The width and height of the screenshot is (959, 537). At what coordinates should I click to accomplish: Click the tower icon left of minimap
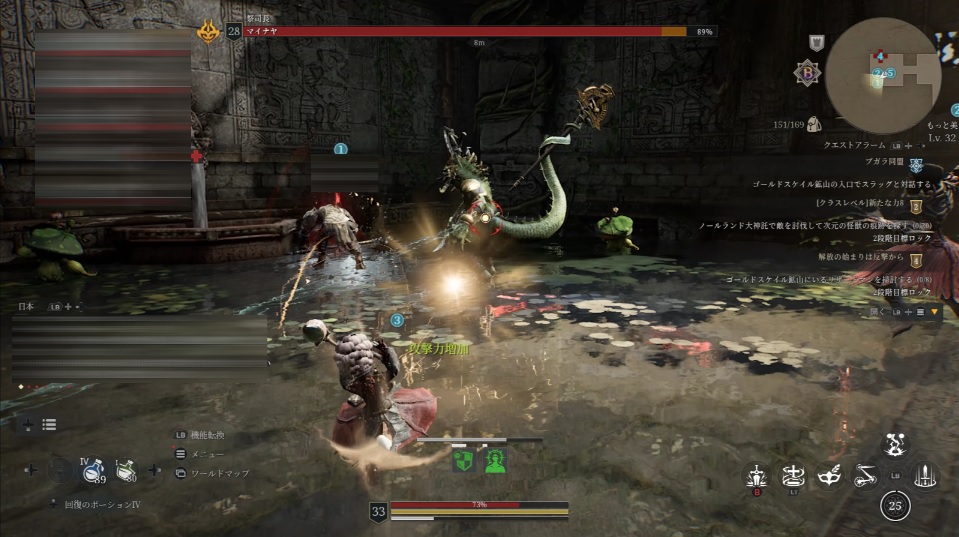click(x=816, y=42)
